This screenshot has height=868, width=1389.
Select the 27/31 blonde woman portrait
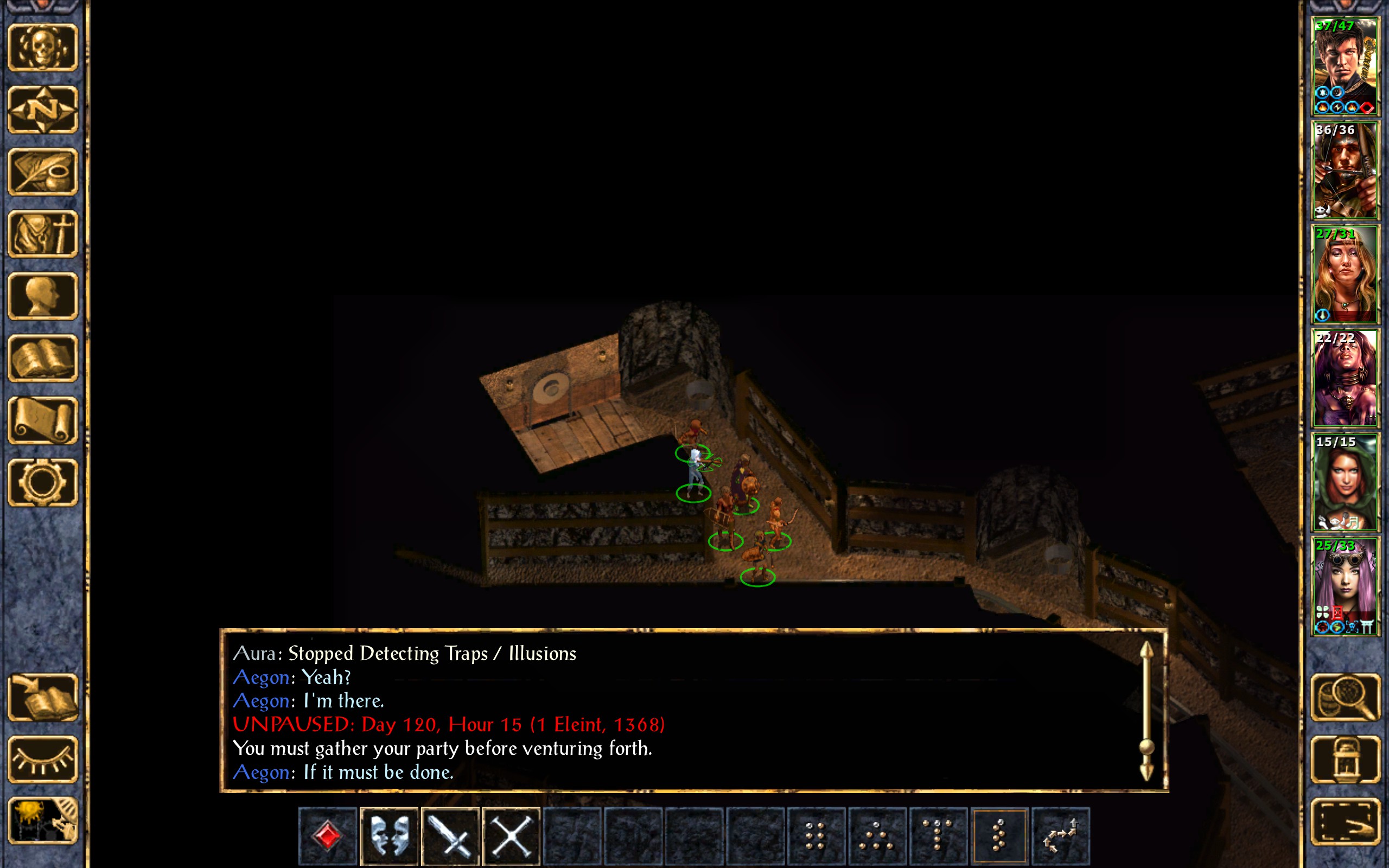click(1345, 275)
